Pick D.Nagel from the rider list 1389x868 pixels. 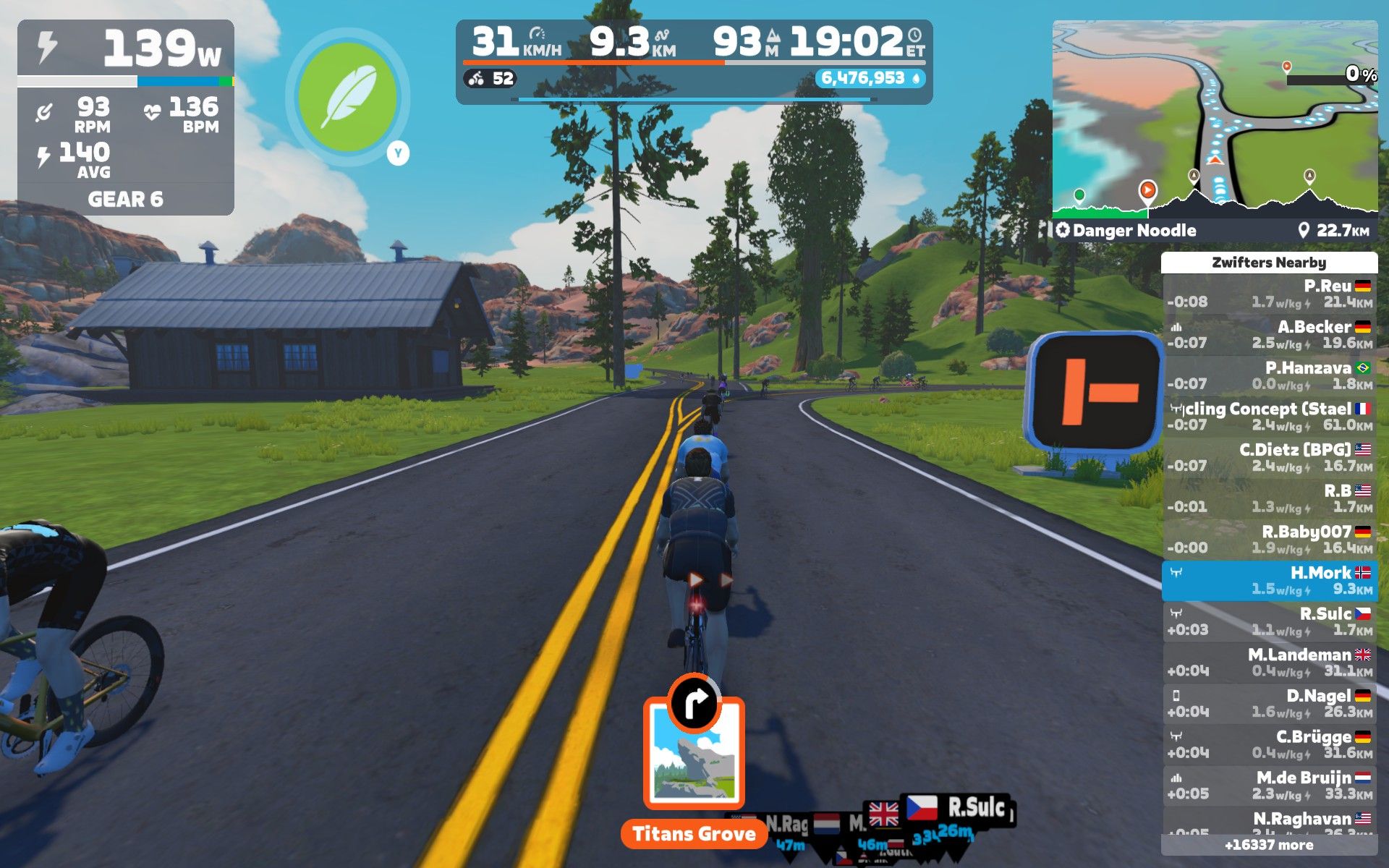pos(1270,703)
